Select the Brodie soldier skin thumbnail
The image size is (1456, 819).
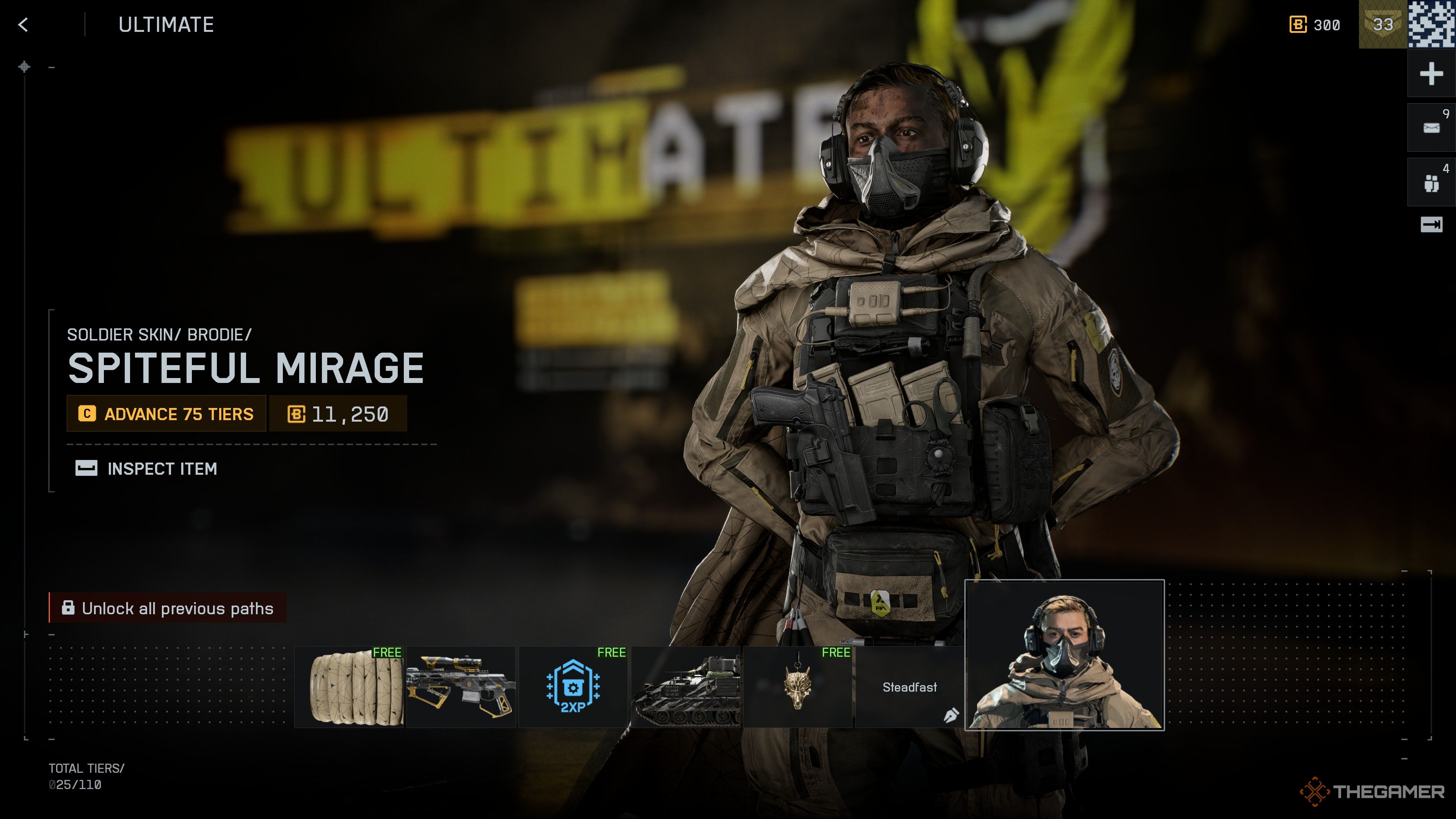click(1064, 655)
